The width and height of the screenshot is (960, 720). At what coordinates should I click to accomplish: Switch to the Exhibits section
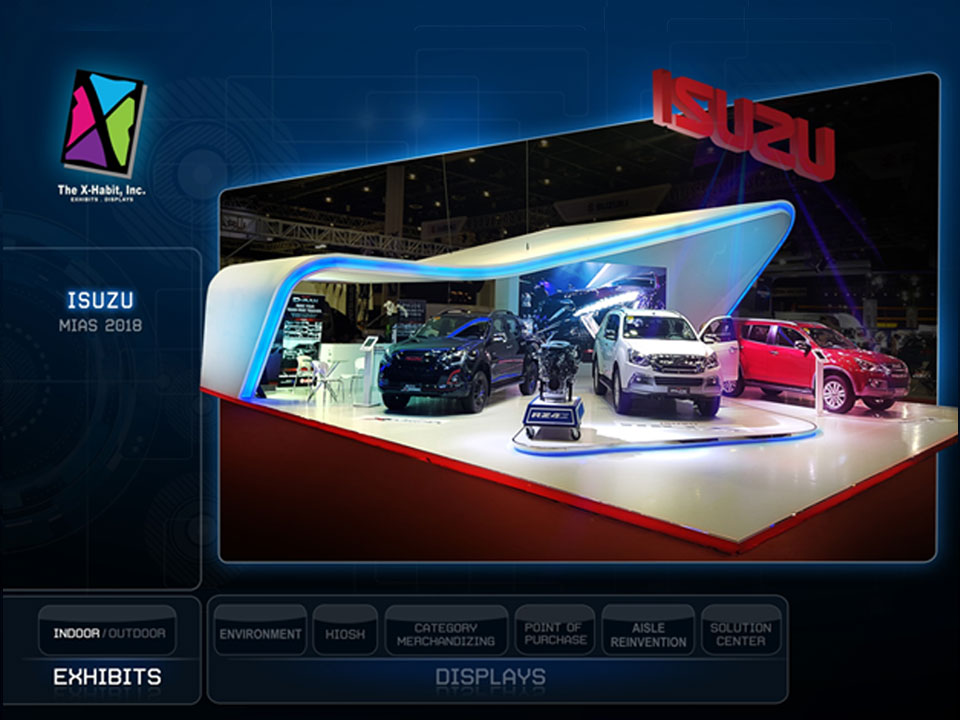107,677
